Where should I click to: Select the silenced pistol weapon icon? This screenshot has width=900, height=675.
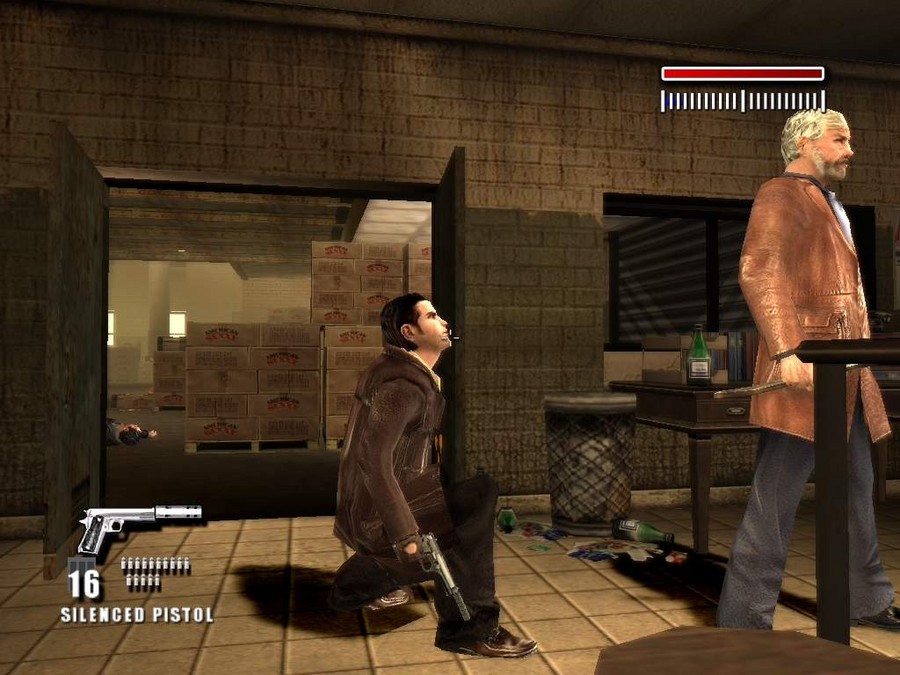click(x=138, y=524)
